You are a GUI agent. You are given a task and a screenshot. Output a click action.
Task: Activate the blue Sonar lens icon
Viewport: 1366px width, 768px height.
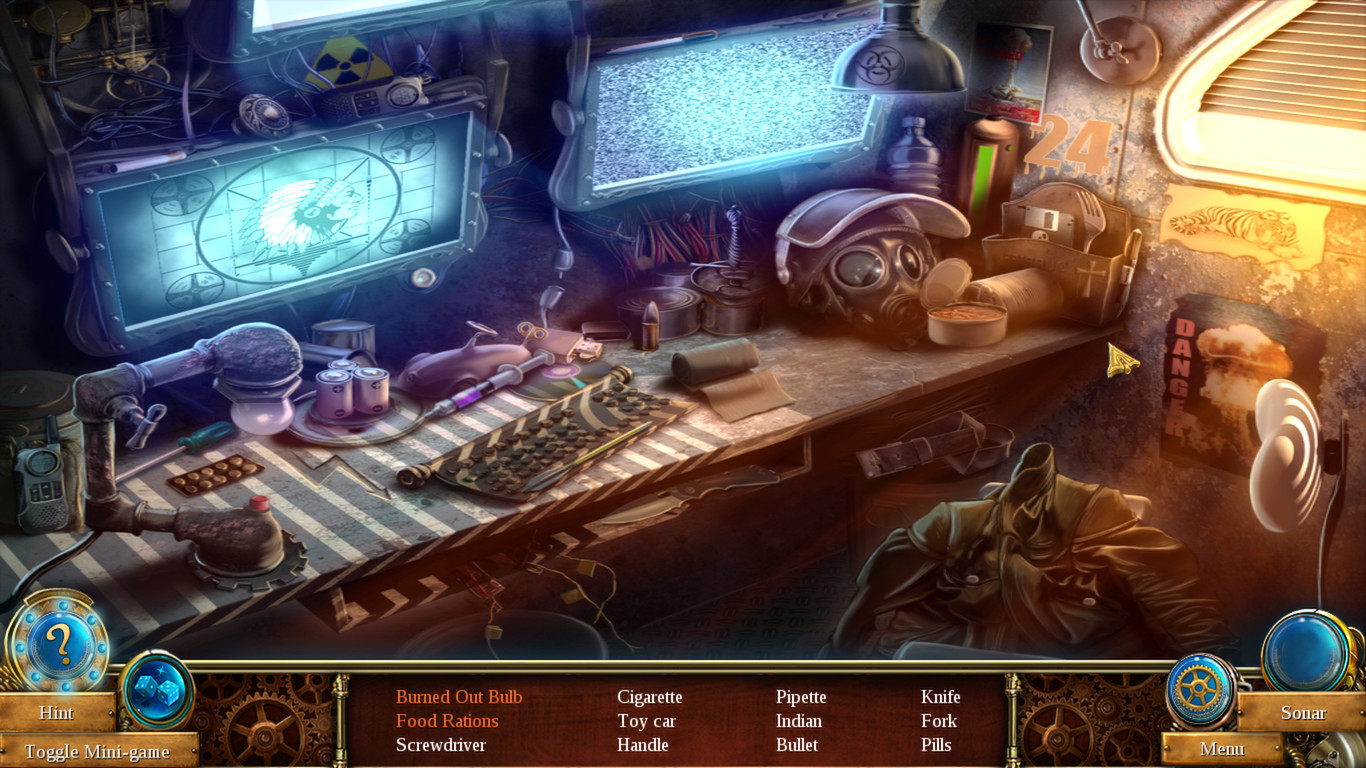(x=1308, y=650)
